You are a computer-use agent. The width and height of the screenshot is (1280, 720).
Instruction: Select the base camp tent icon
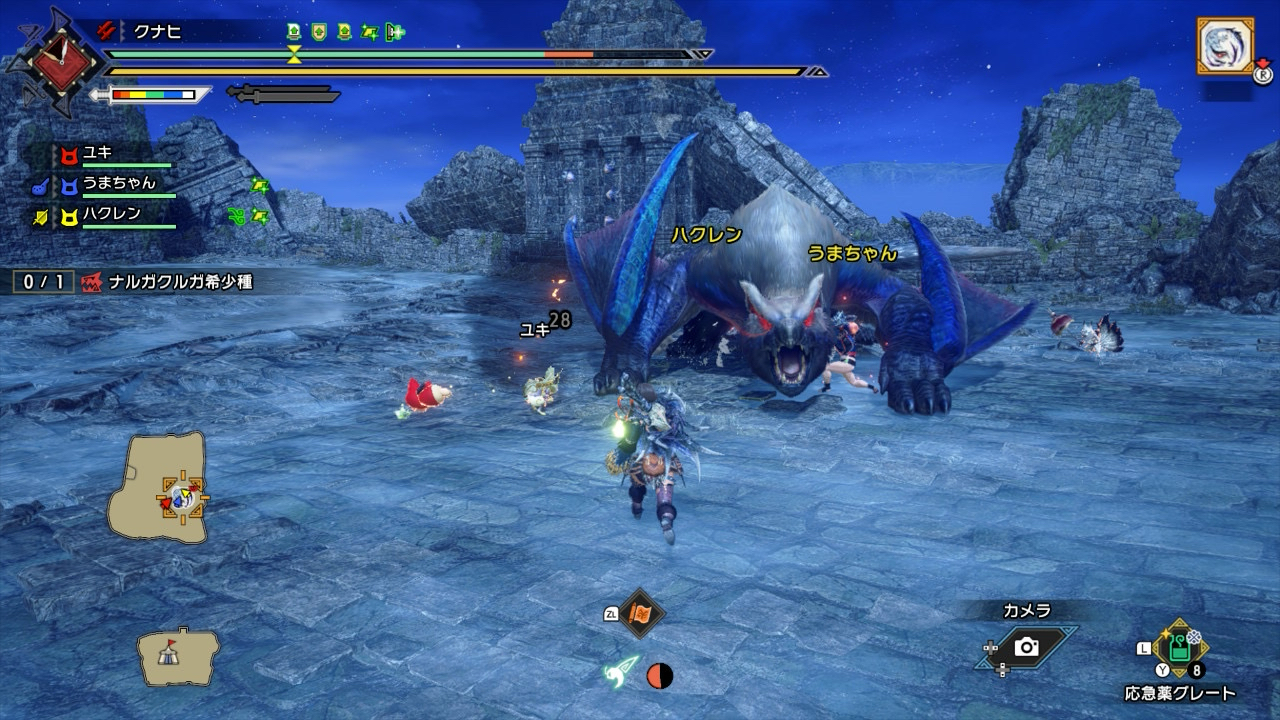(178, 655)
